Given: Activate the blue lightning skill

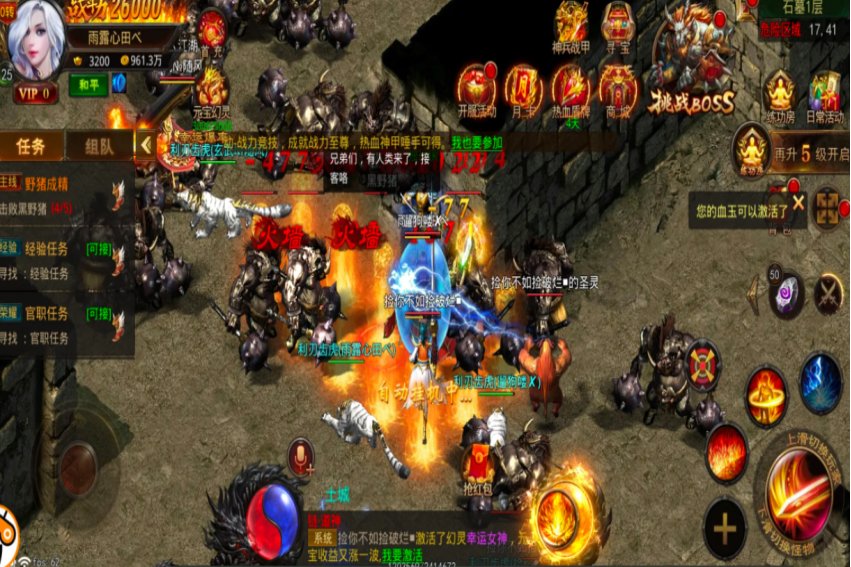Looking at the screenshot, I should point(820,383).
